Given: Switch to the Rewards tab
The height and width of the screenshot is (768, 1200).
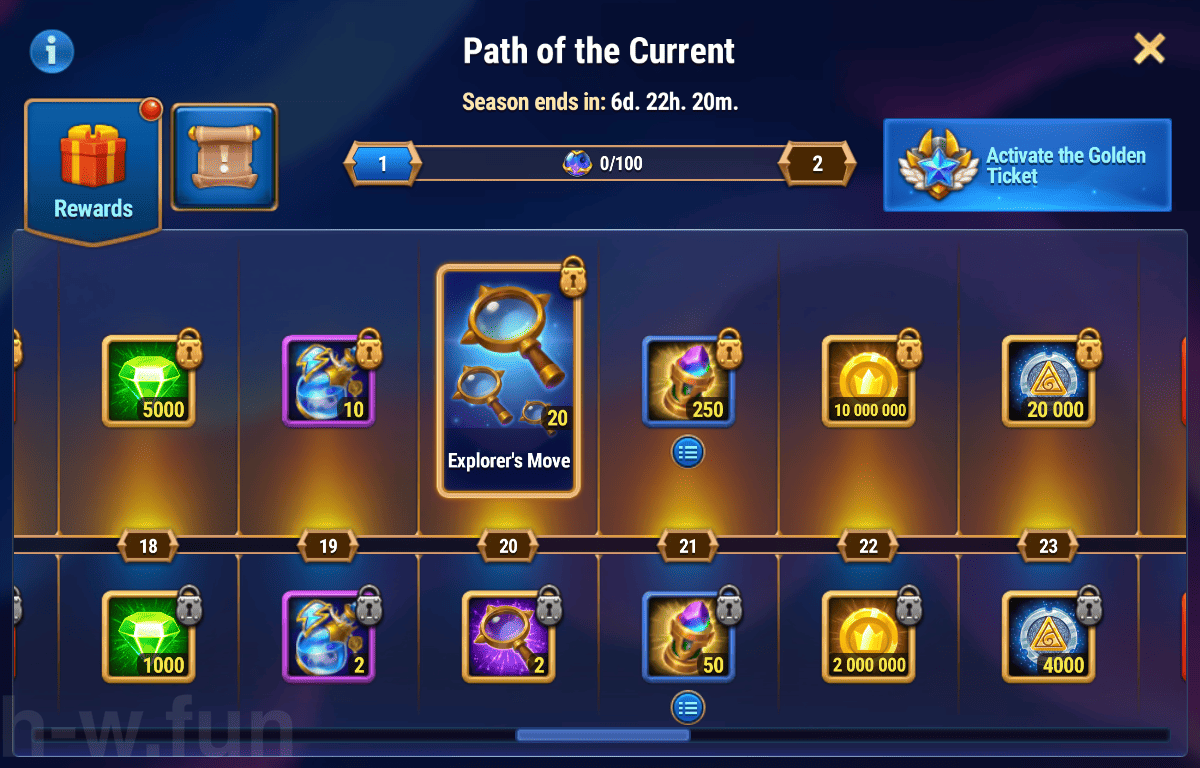Looking at the screenshot, I should coord(93,170).
